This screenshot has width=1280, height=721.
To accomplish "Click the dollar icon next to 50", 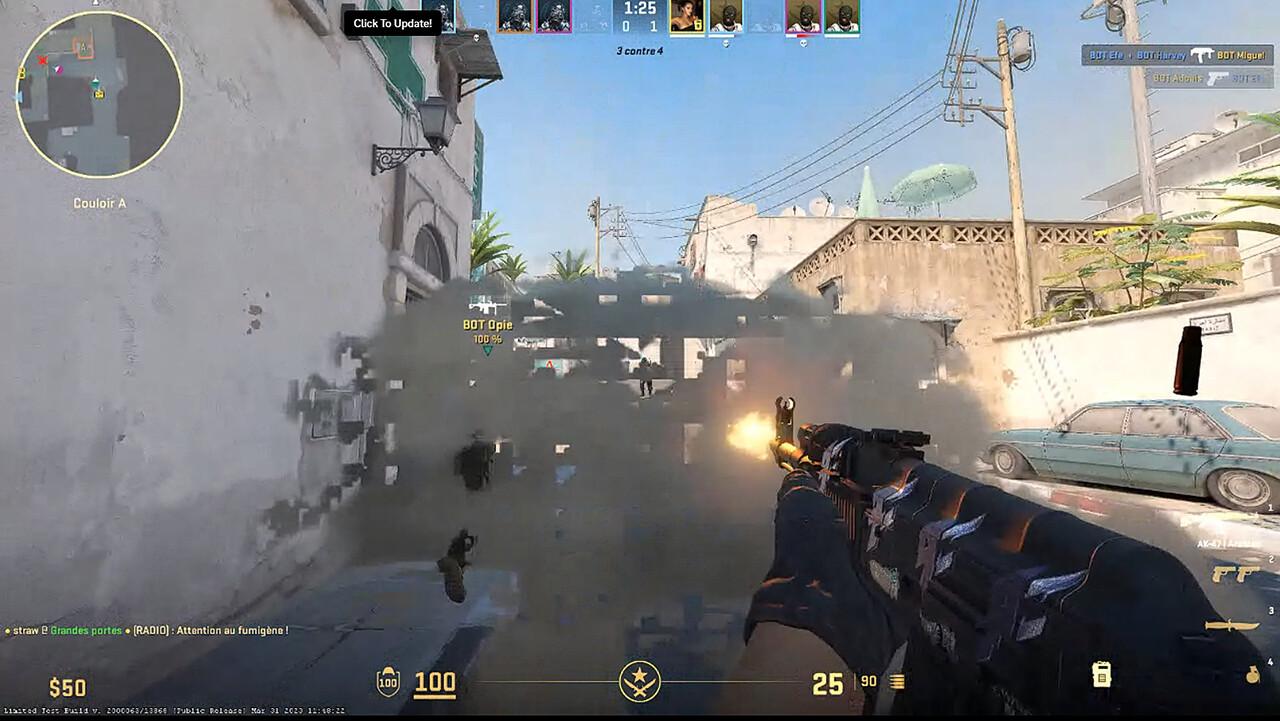I will (x=55, y=688).
